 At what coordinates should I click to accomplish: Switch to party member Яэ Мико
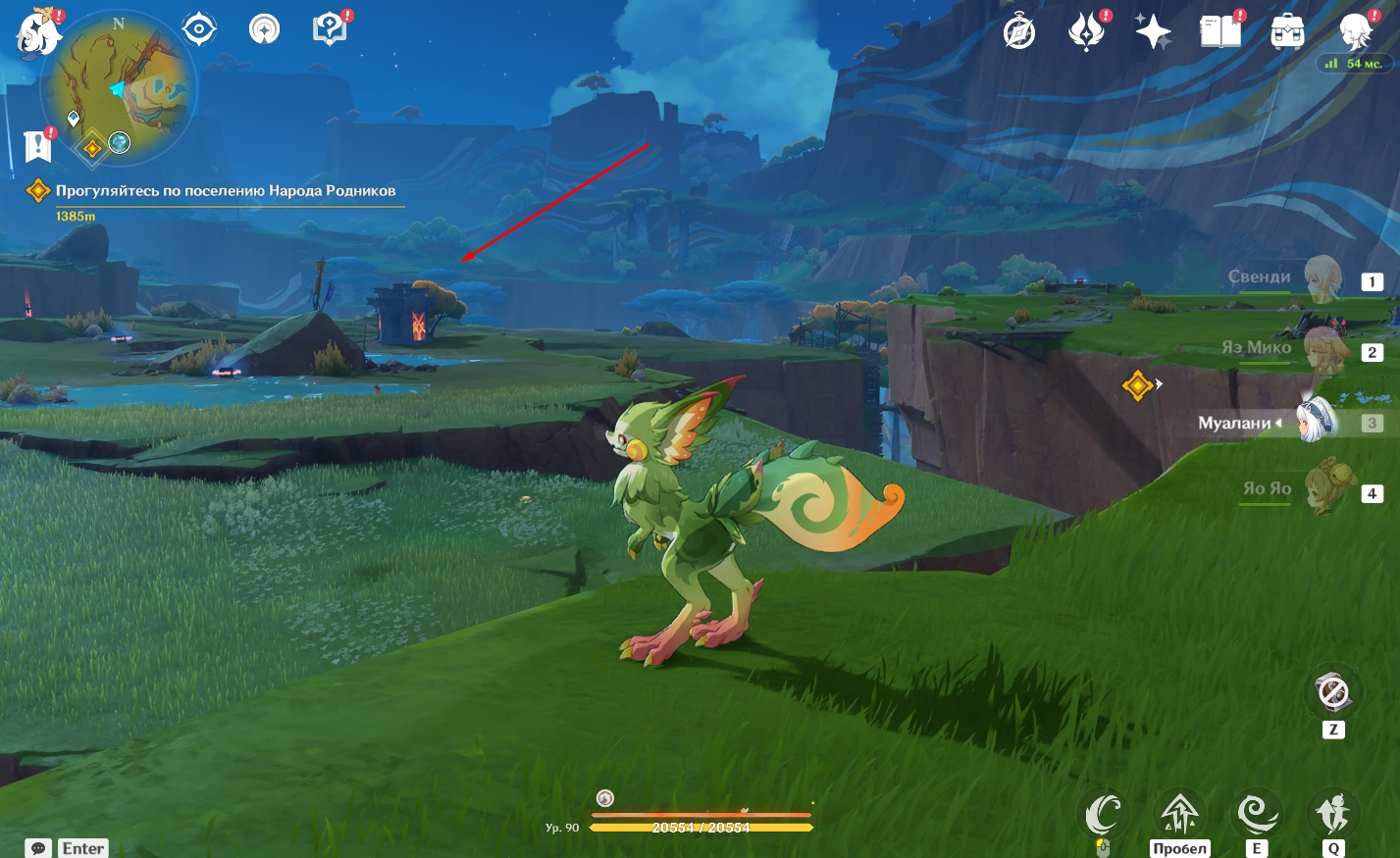[1321, 349]
